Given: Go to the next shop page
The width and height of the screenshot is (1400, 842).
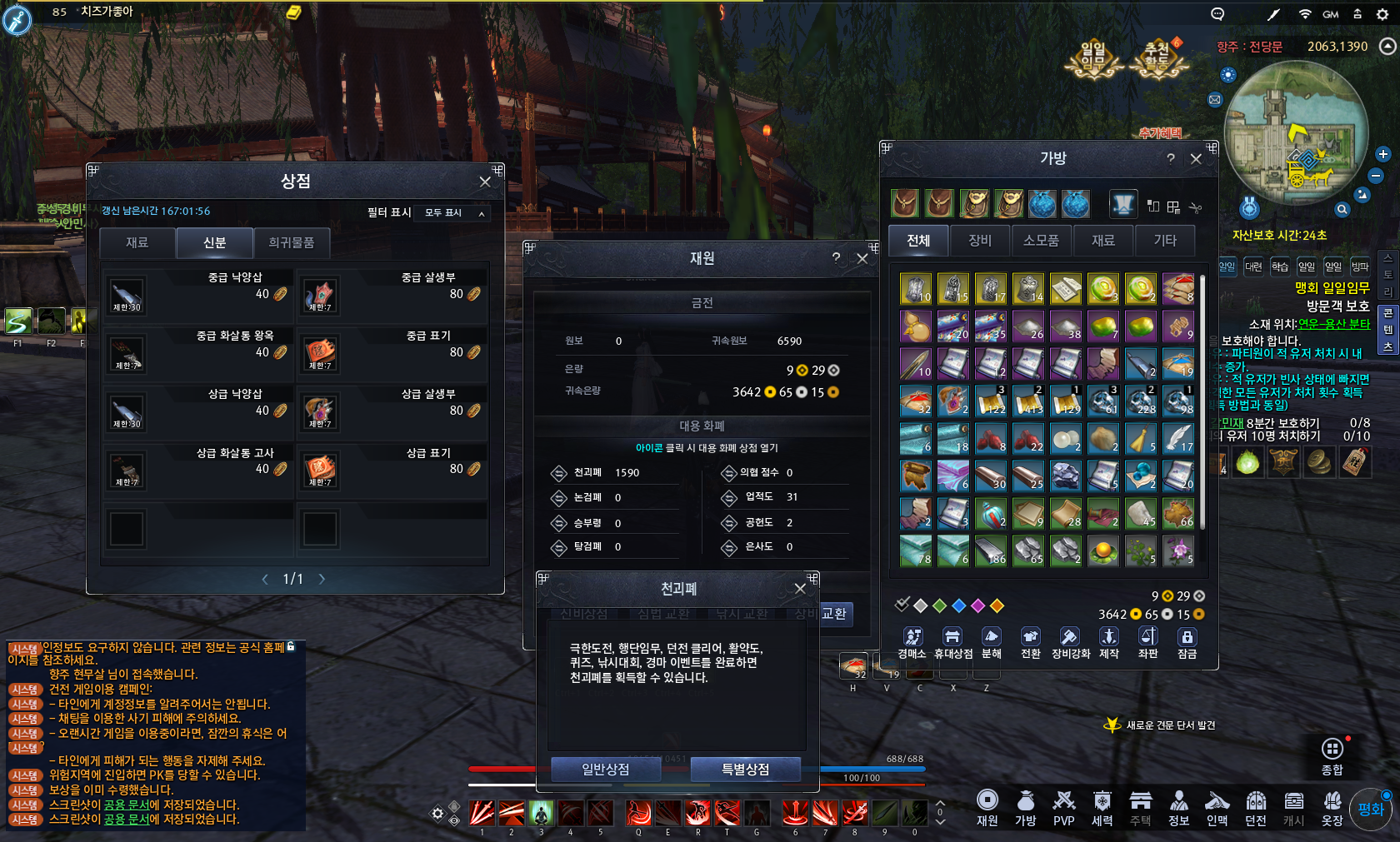Looking at the screenshot, I should (x=322, y=579).
